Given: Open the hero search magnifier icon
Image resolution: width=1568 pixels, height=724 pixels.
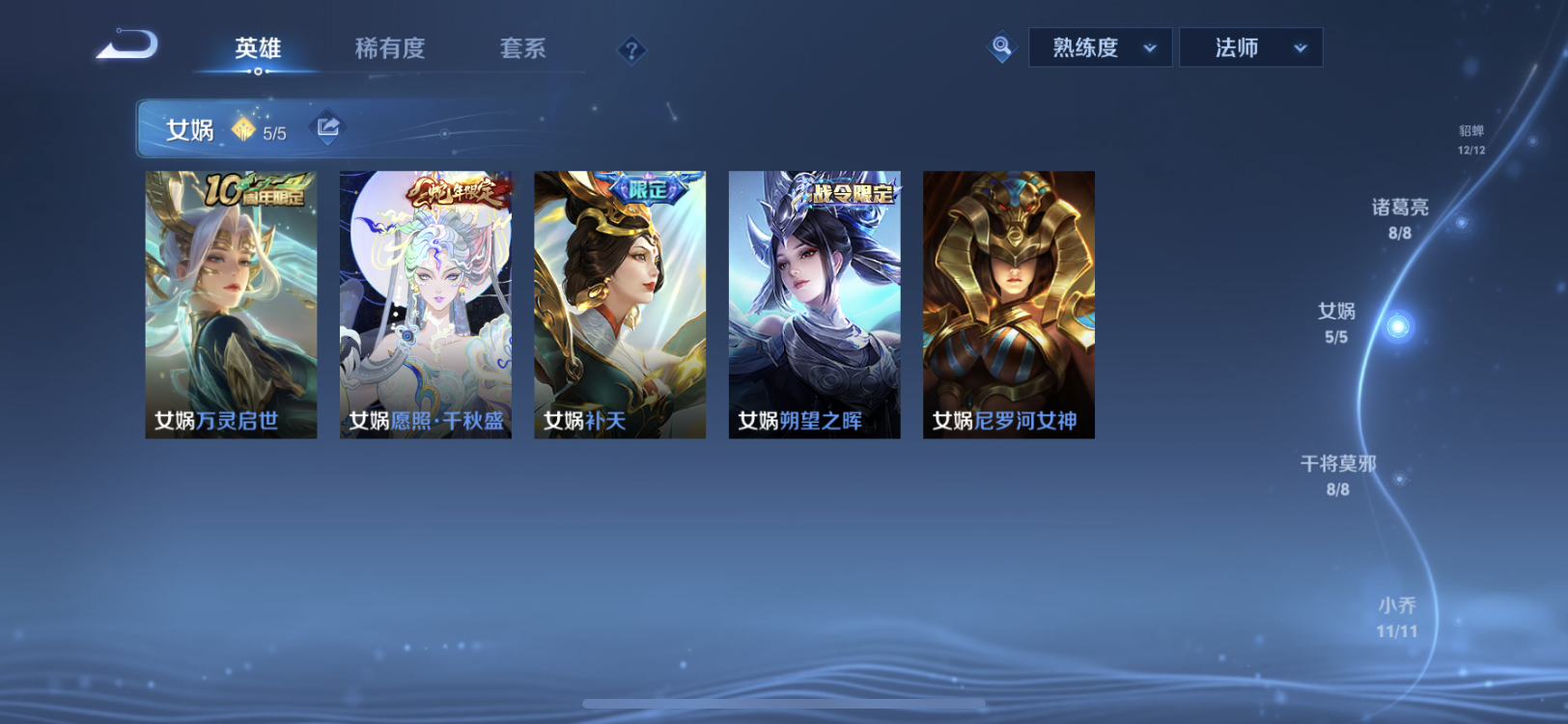Looking at the screenshot, I should [1001, 46].
